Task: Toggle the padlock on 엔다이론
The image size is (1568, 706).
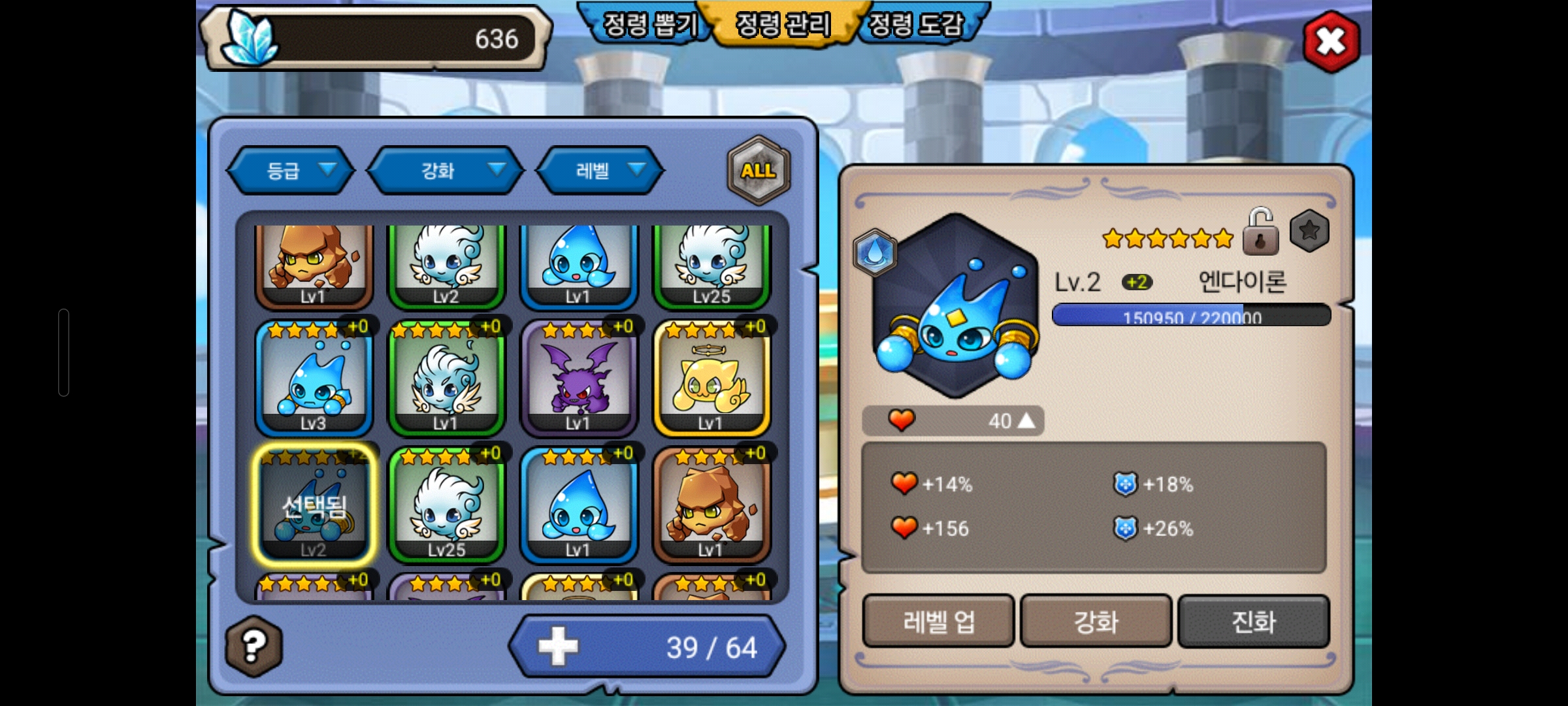Action: (x=1260, y=232)
